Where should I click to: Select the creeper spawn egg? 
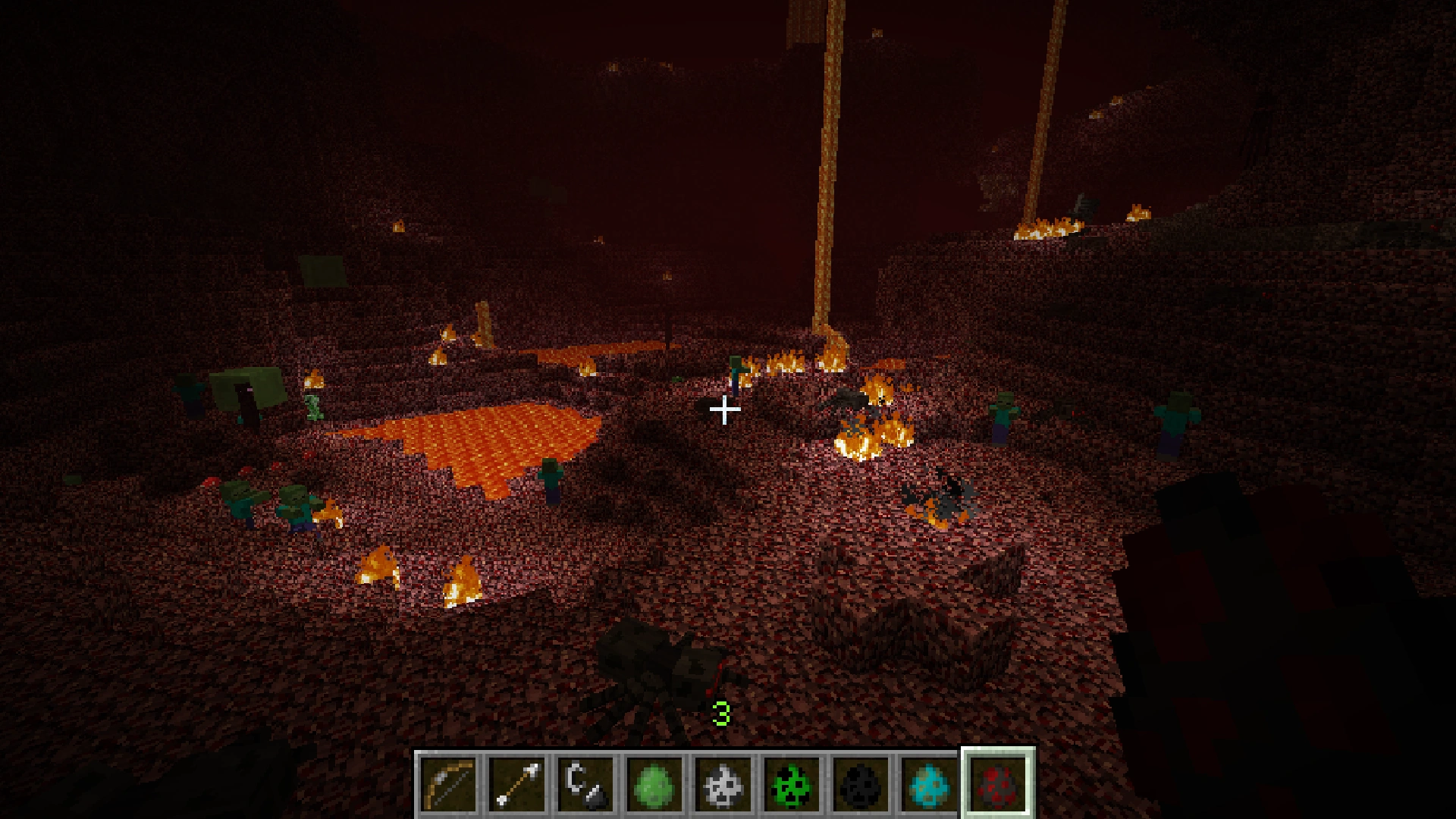coord(789,781)
